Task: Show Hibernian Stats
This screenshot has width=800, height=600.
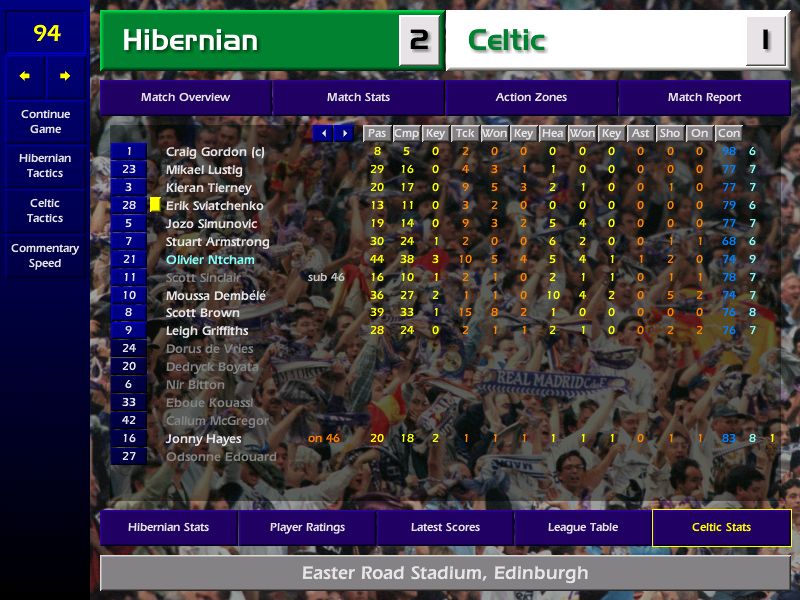Action: 168,527
